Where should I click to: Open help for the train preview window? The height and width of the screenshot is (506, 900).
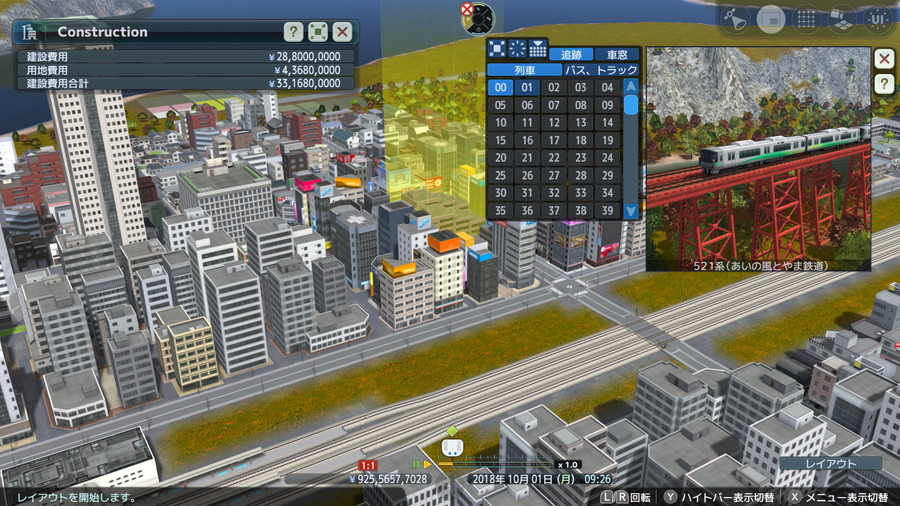point(884,84)
